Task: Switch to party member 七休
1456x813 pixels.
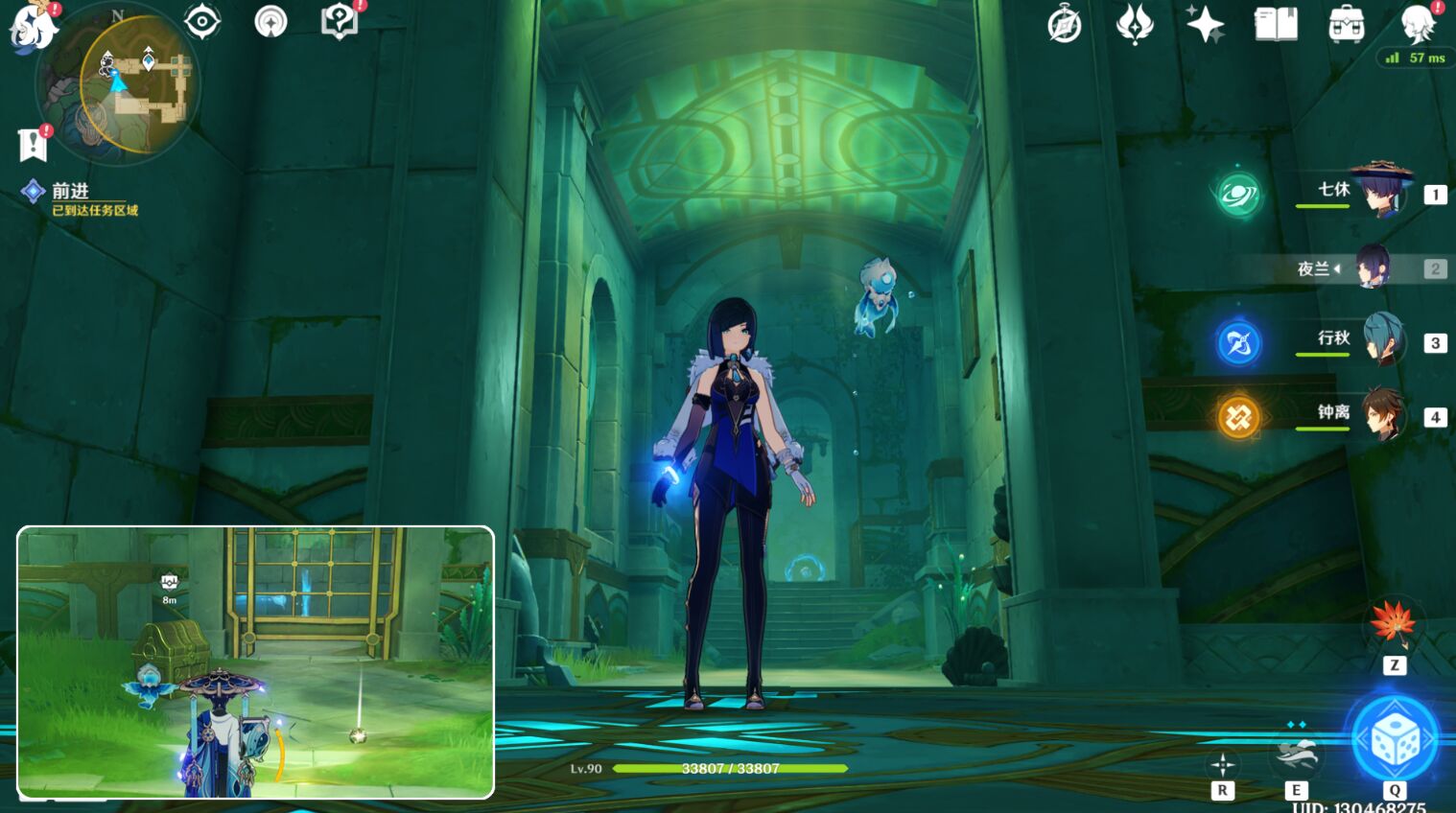Action: point(1381,192)
